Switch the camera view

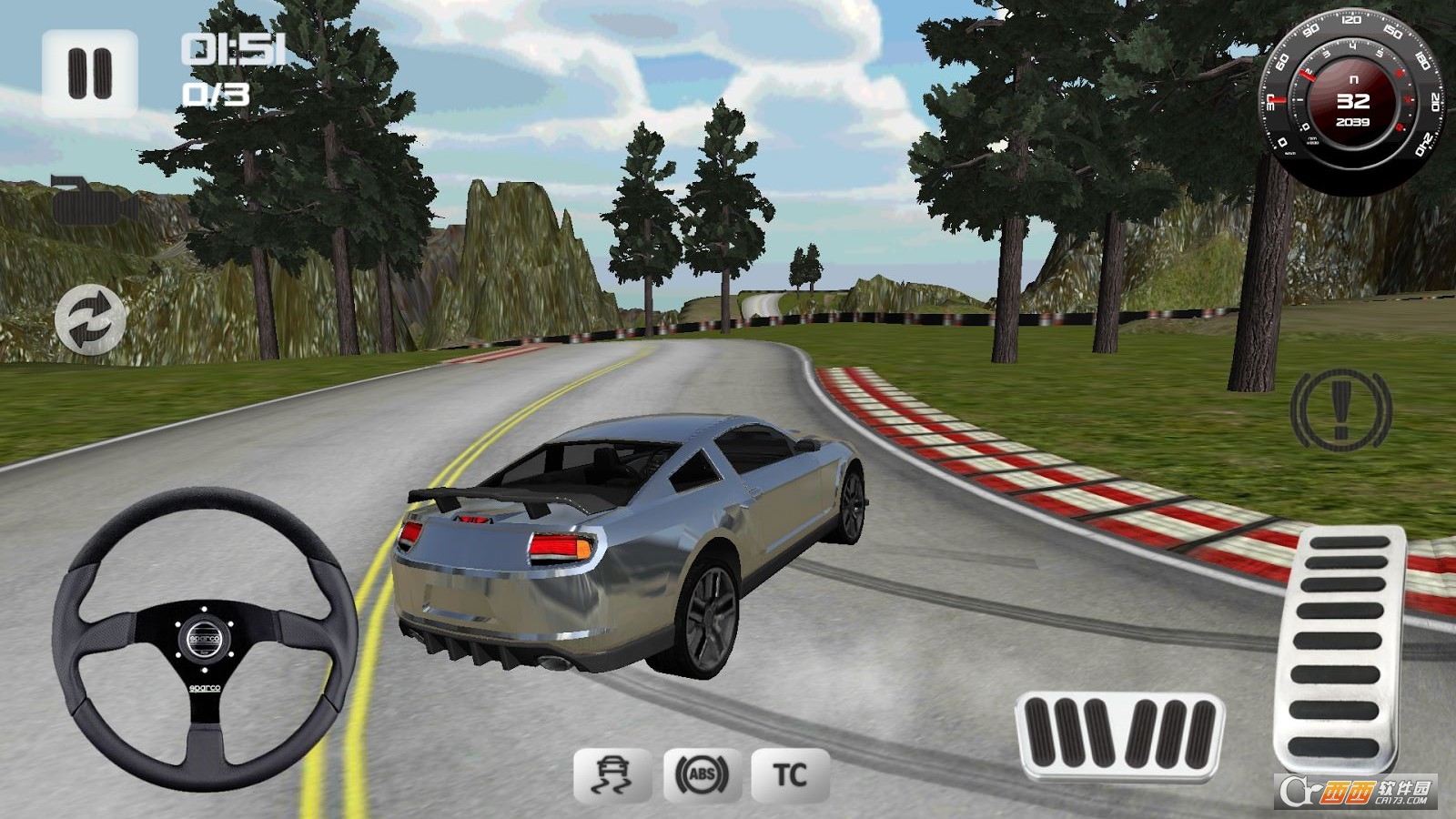pos(93,201)
